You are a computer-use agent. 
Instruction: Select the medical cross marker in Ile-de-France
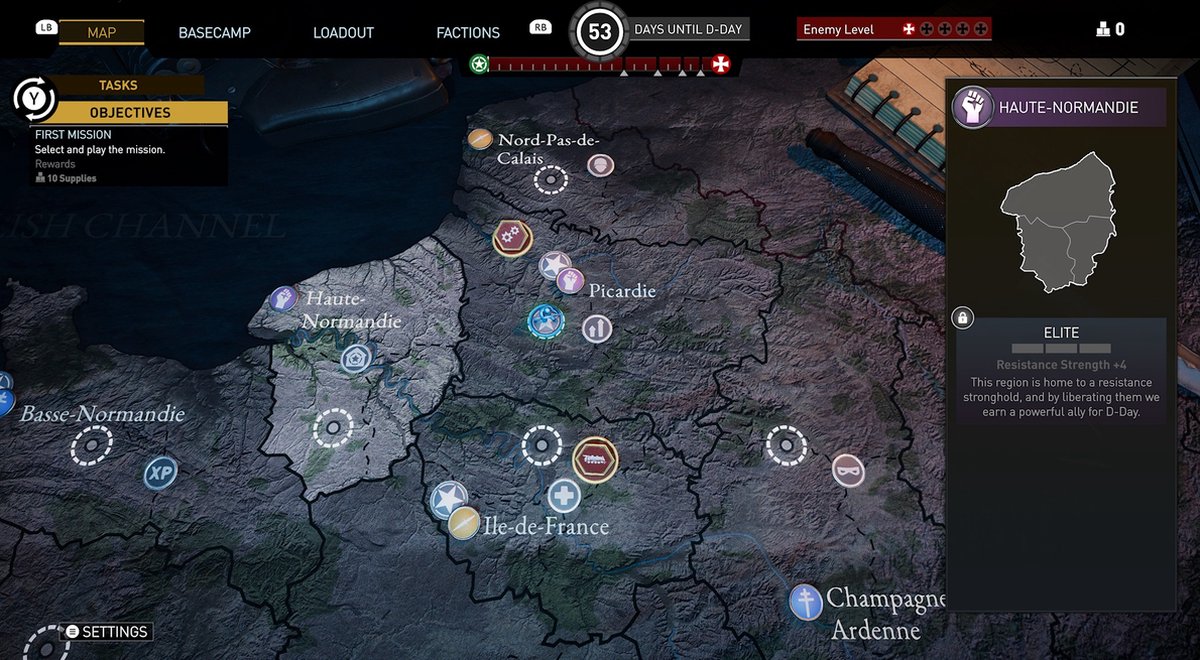tap(564, 496)
